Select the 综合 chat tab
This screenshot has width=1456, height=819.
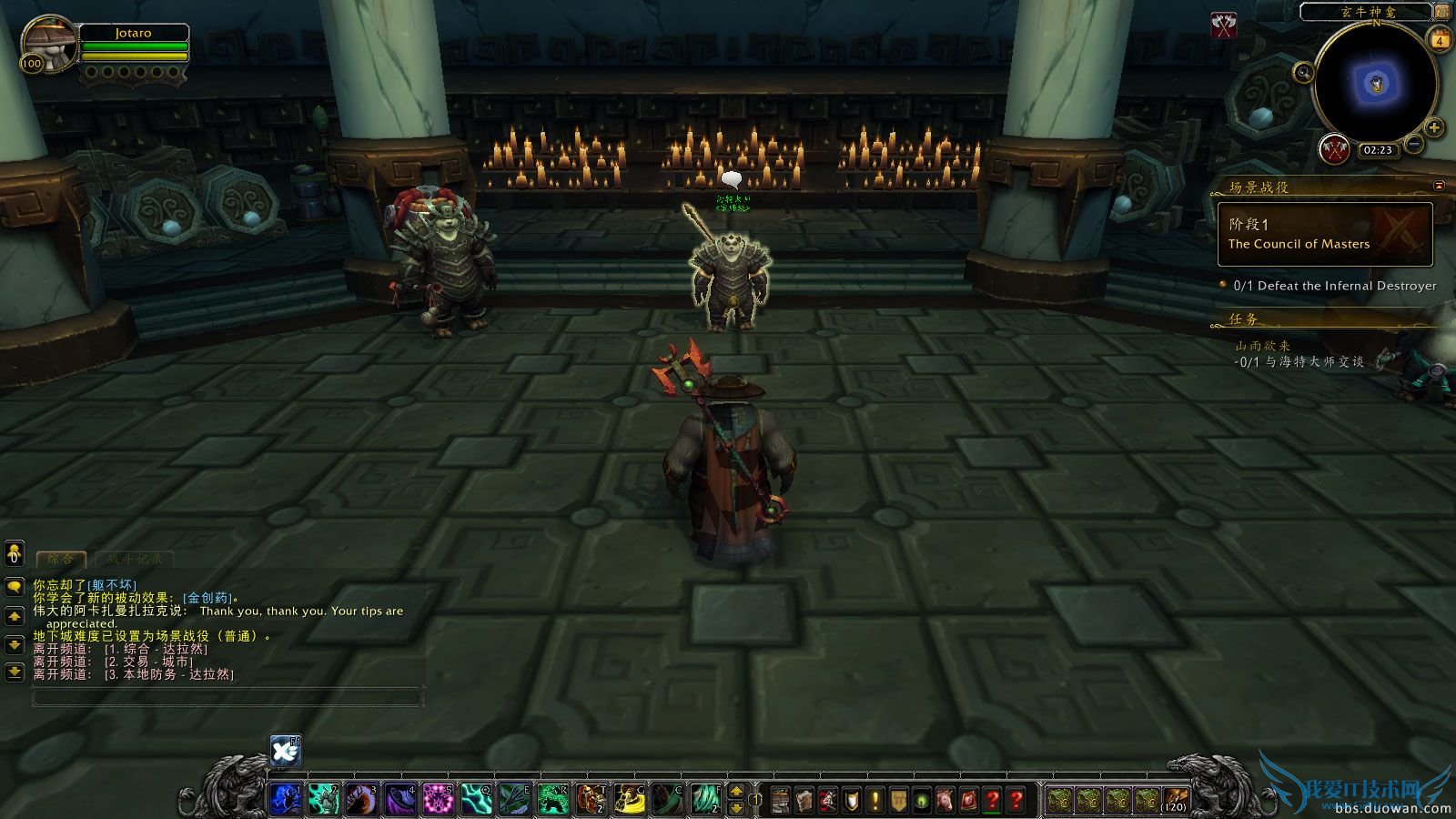tap(60, 558)
